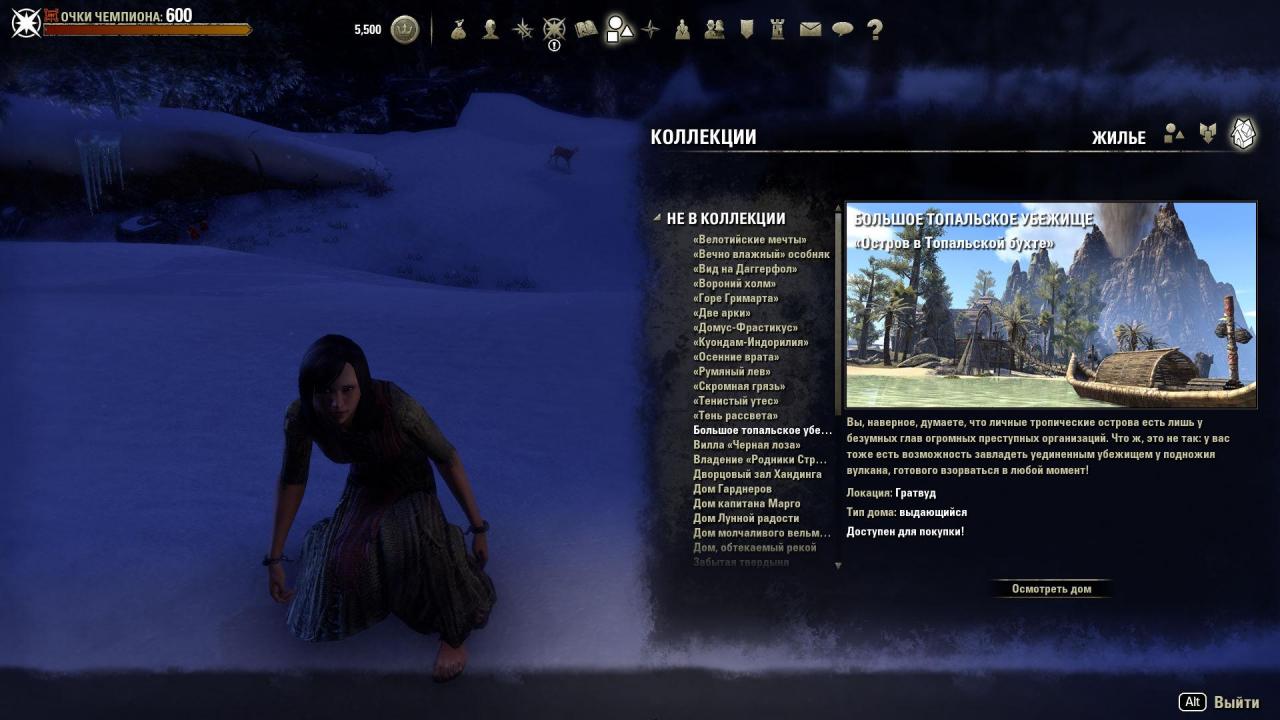Open the journal book icon

click(x=585, y=30)
